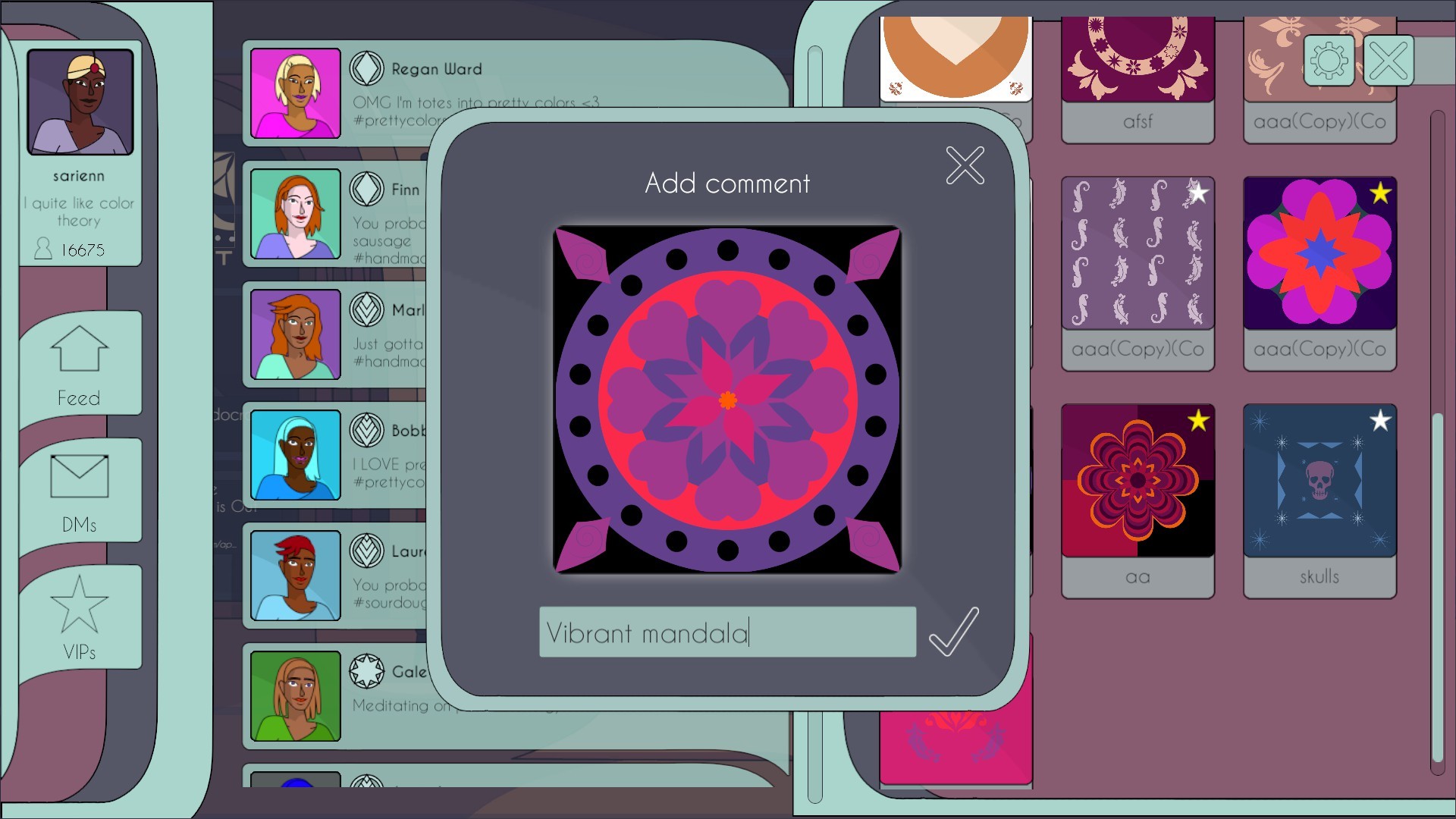Click the sarienn profile avatar
The image size is (1456, 819).
pos(79,101)
